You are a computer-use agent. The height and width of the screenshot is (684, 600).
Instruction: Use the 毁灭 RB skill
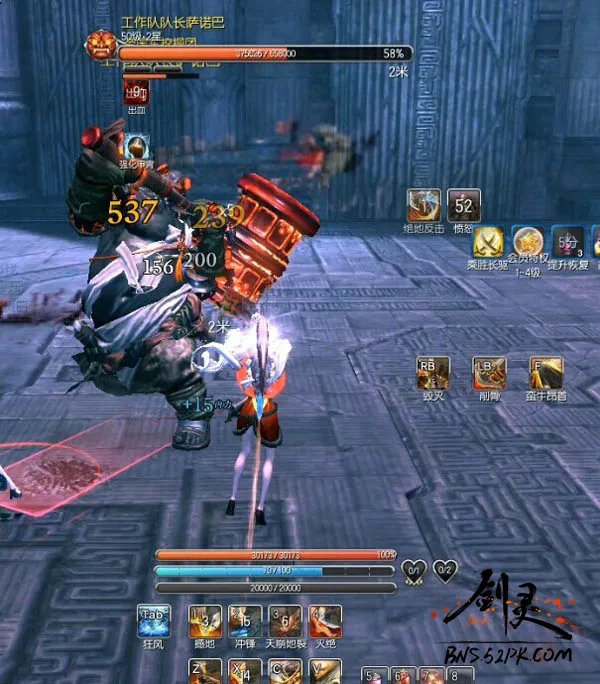click(433, 372)
